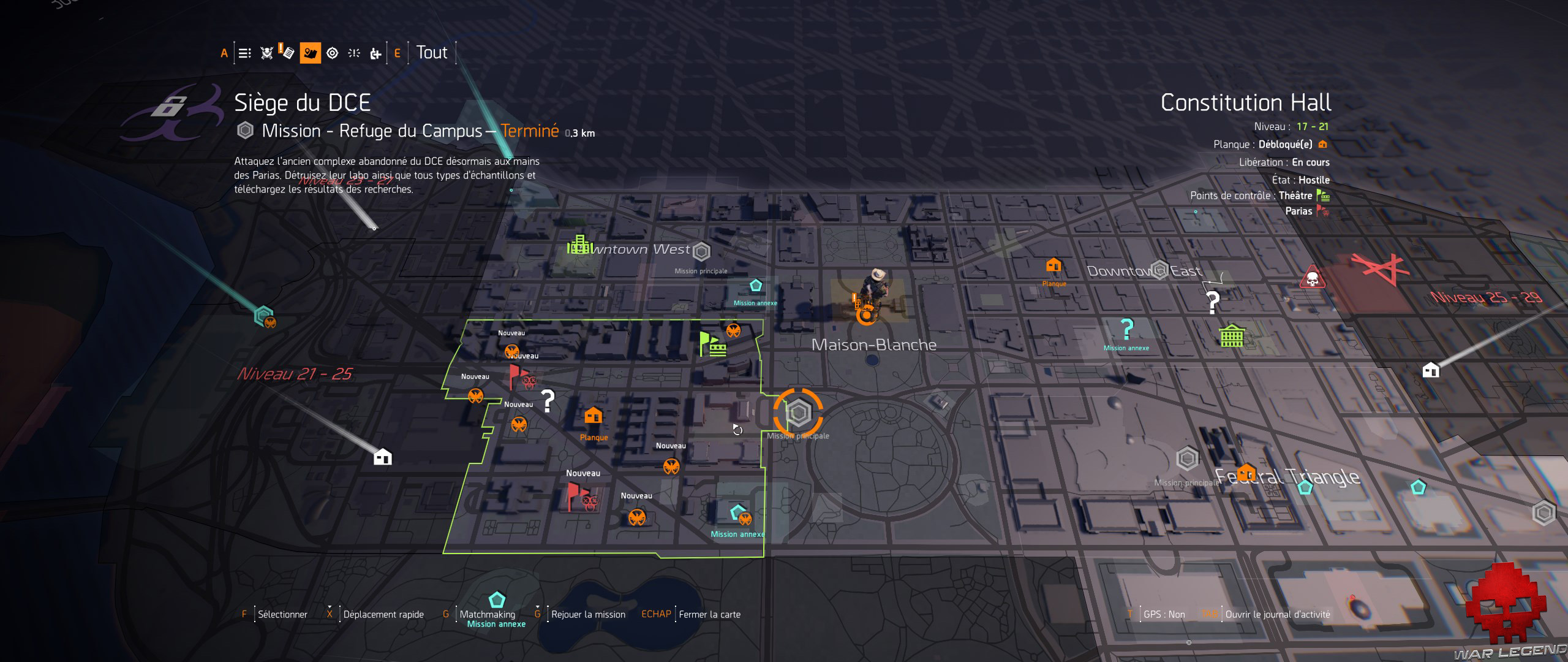Viewport: 1568px width, 662px height.
Task: Select the conflict burst filter icon
Action: [x=353, y=54]
